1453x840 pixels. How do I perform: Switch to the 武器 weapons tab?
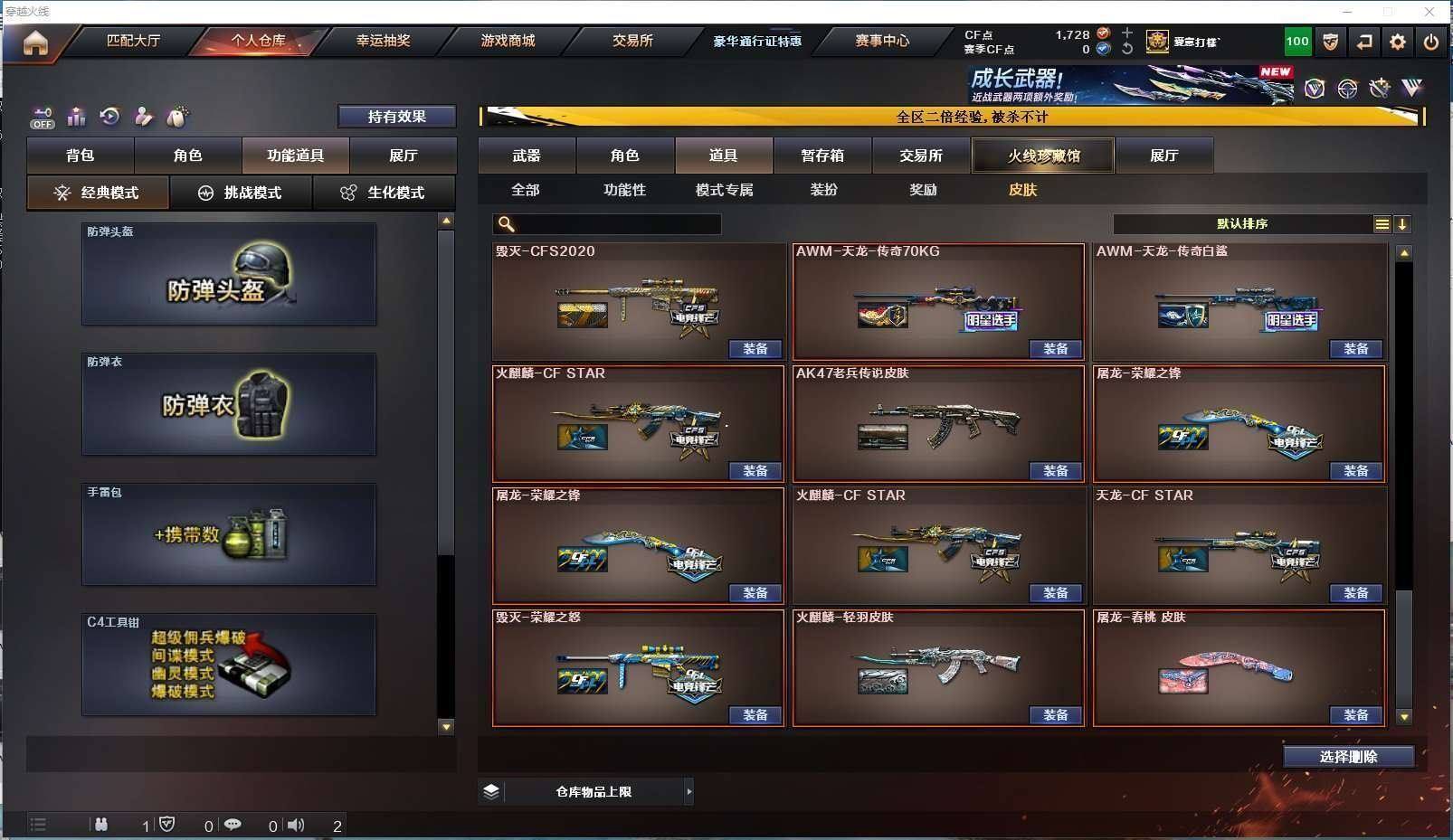pos(527,156)
